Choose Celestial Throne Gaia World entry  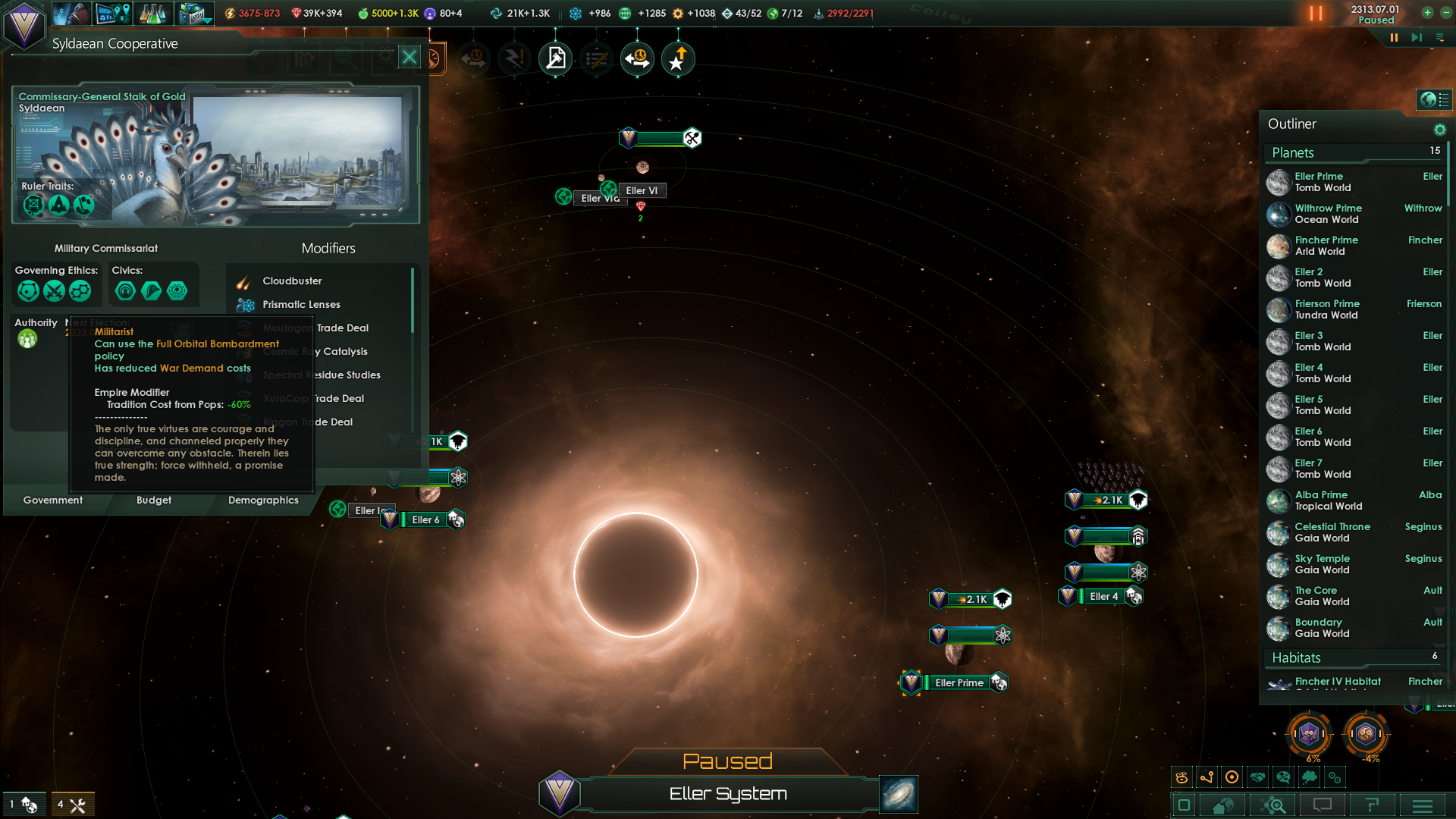tap(1332, 532)
